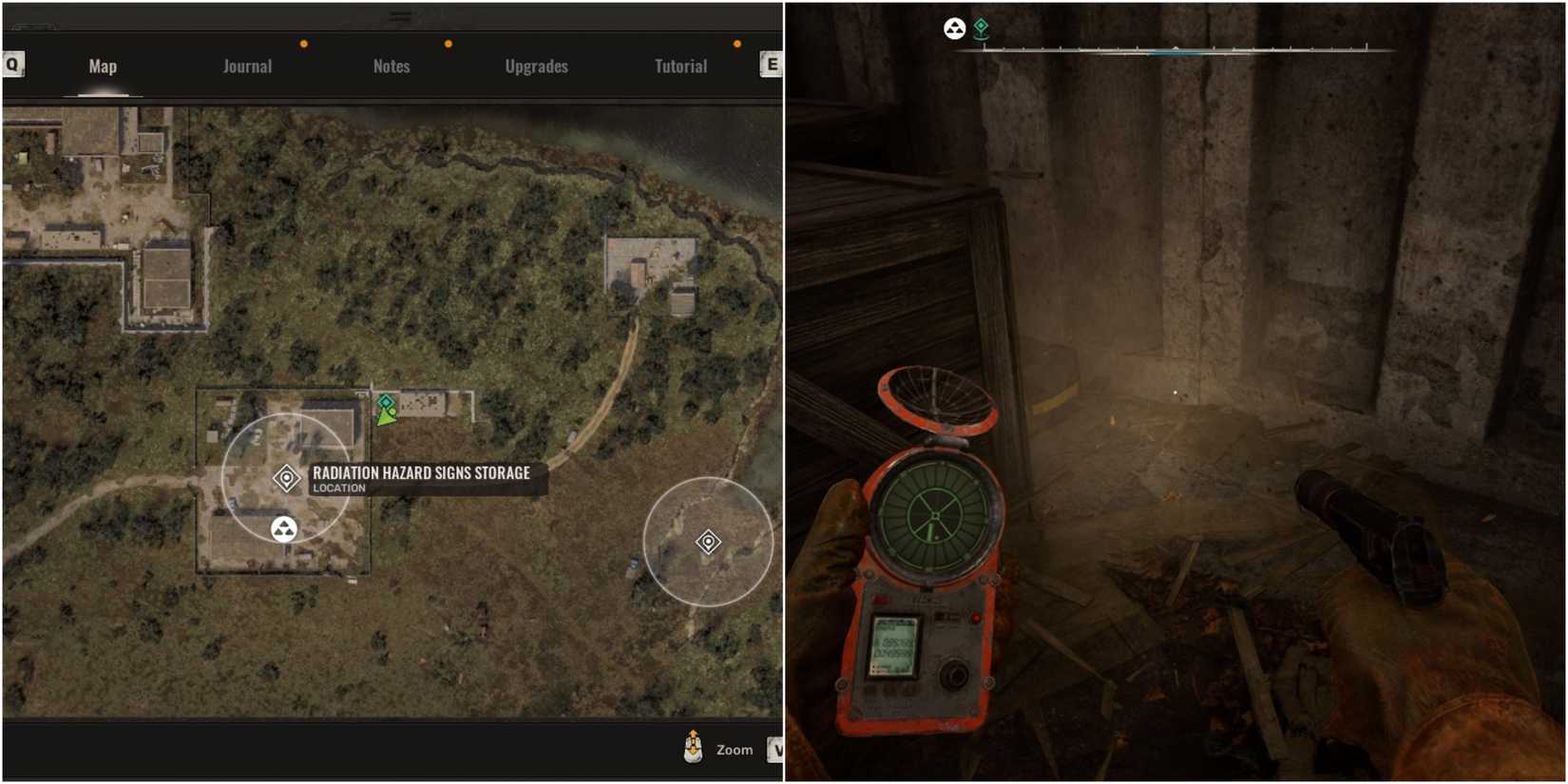
Task: Open the Tutorial tab
Action: (x=679, y=66)
